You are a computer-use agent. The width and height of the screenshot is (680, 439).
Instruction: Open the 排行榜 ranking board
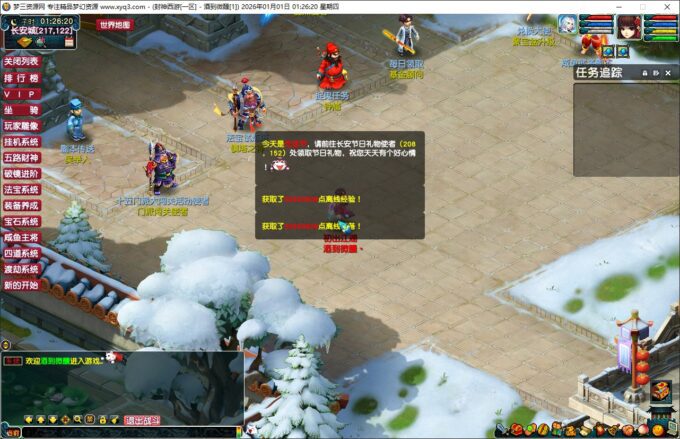tap(22, 77)
